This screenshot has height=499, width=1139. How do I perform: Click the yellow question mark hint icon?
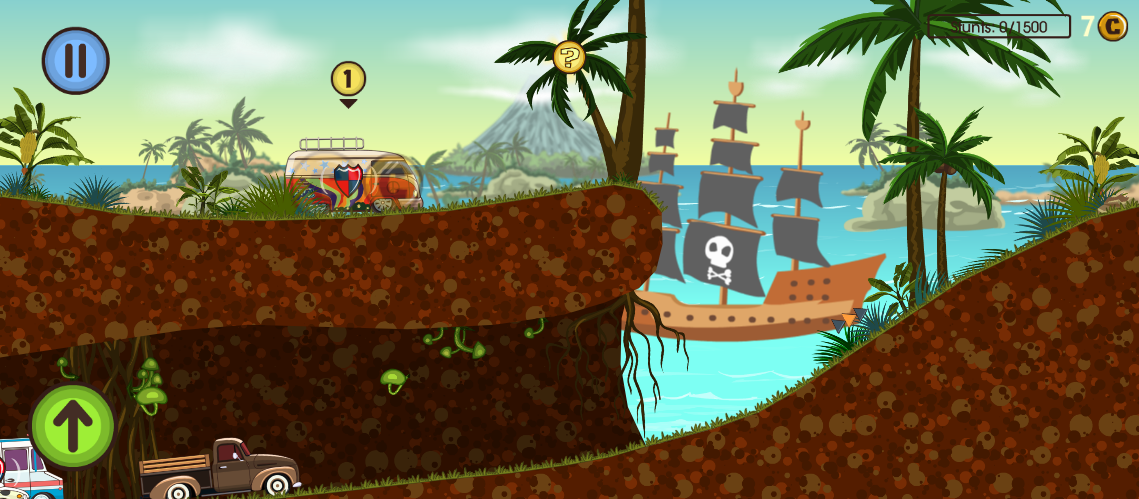569,57
